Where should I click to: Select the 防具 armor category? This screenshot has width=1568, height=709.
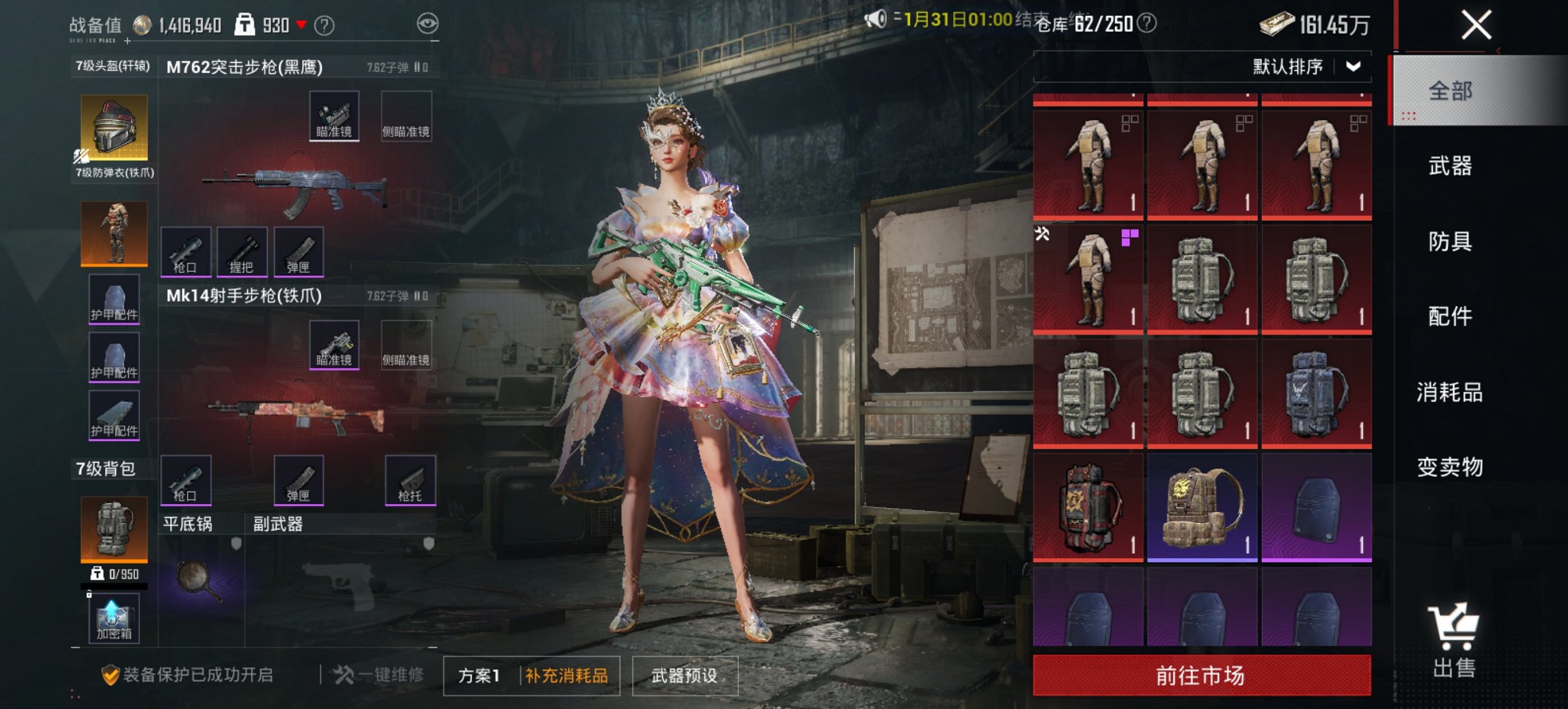pyautogui.click(x=1450, y=241)
